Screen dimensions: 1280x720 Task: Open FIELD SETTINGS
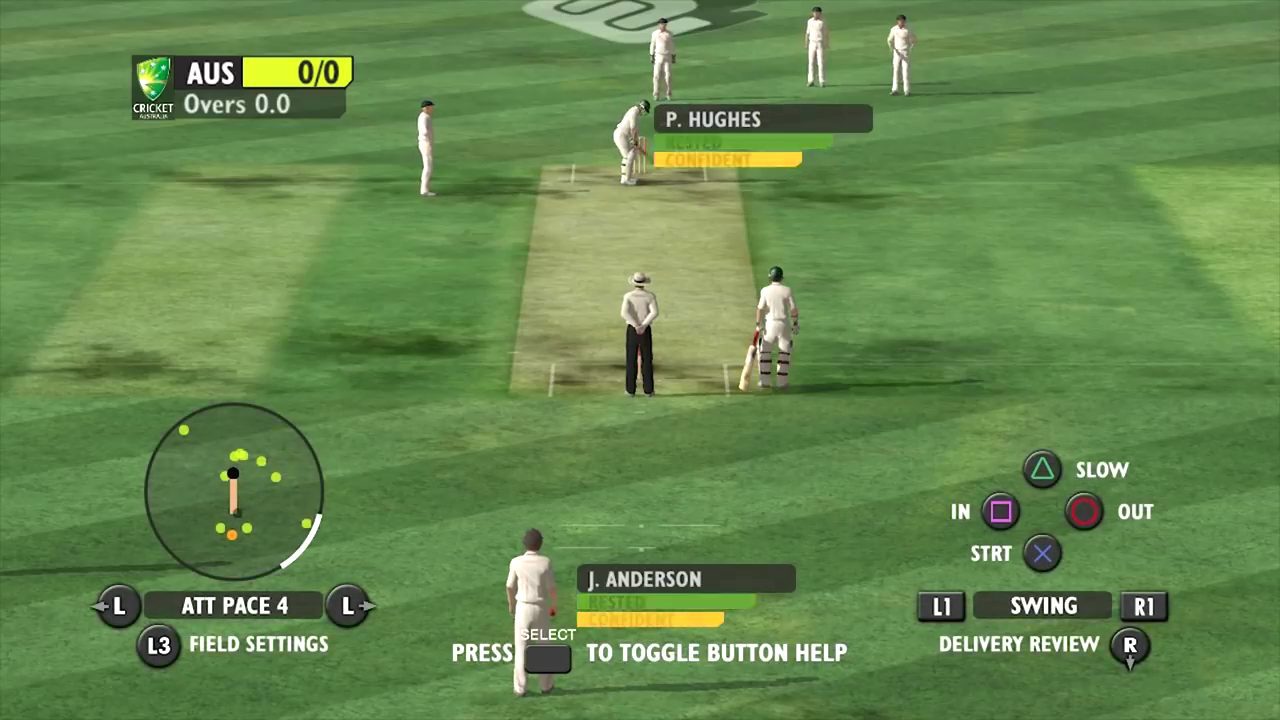(x=258, y=644)
